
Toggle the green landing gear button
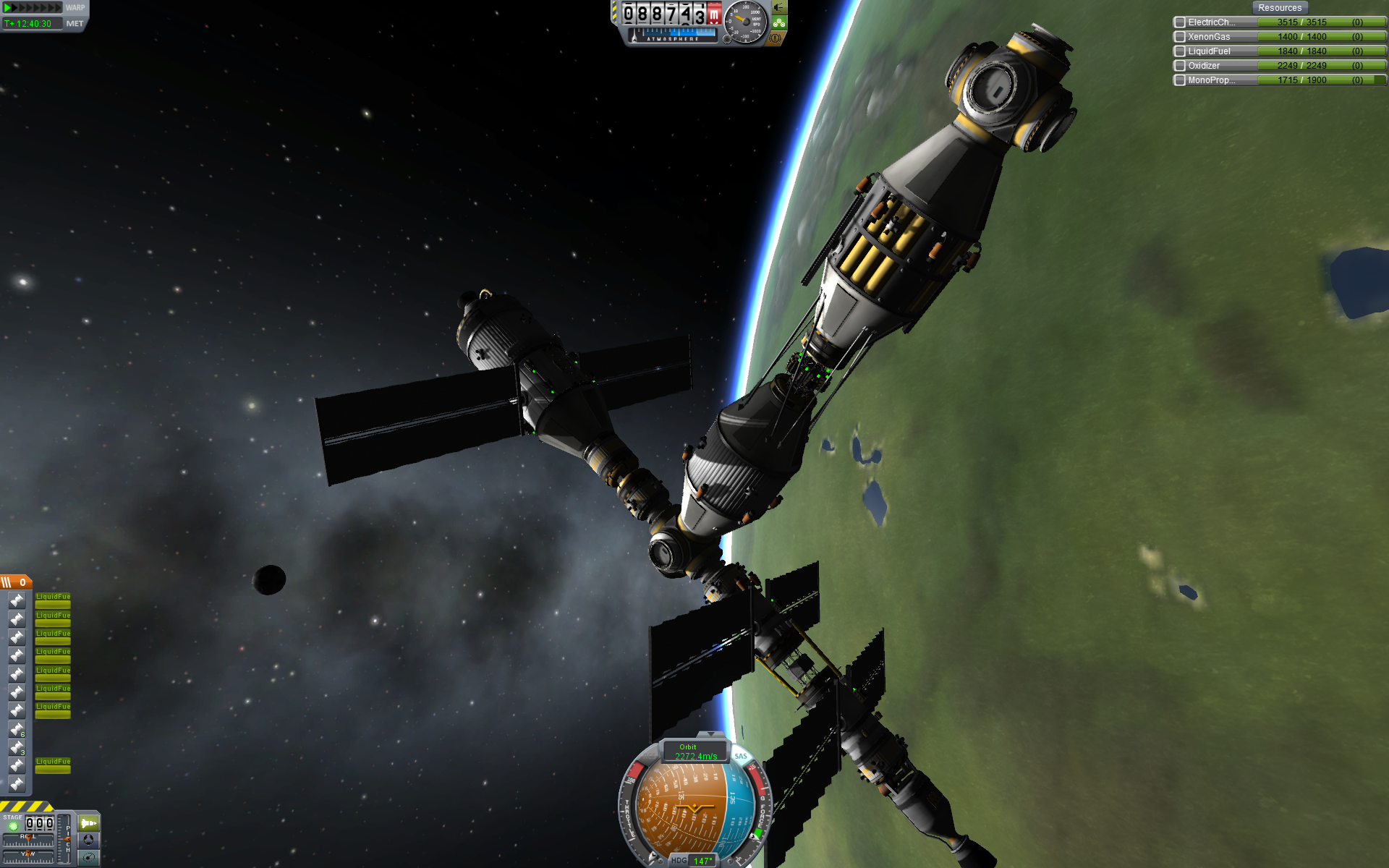click(779, 23)
